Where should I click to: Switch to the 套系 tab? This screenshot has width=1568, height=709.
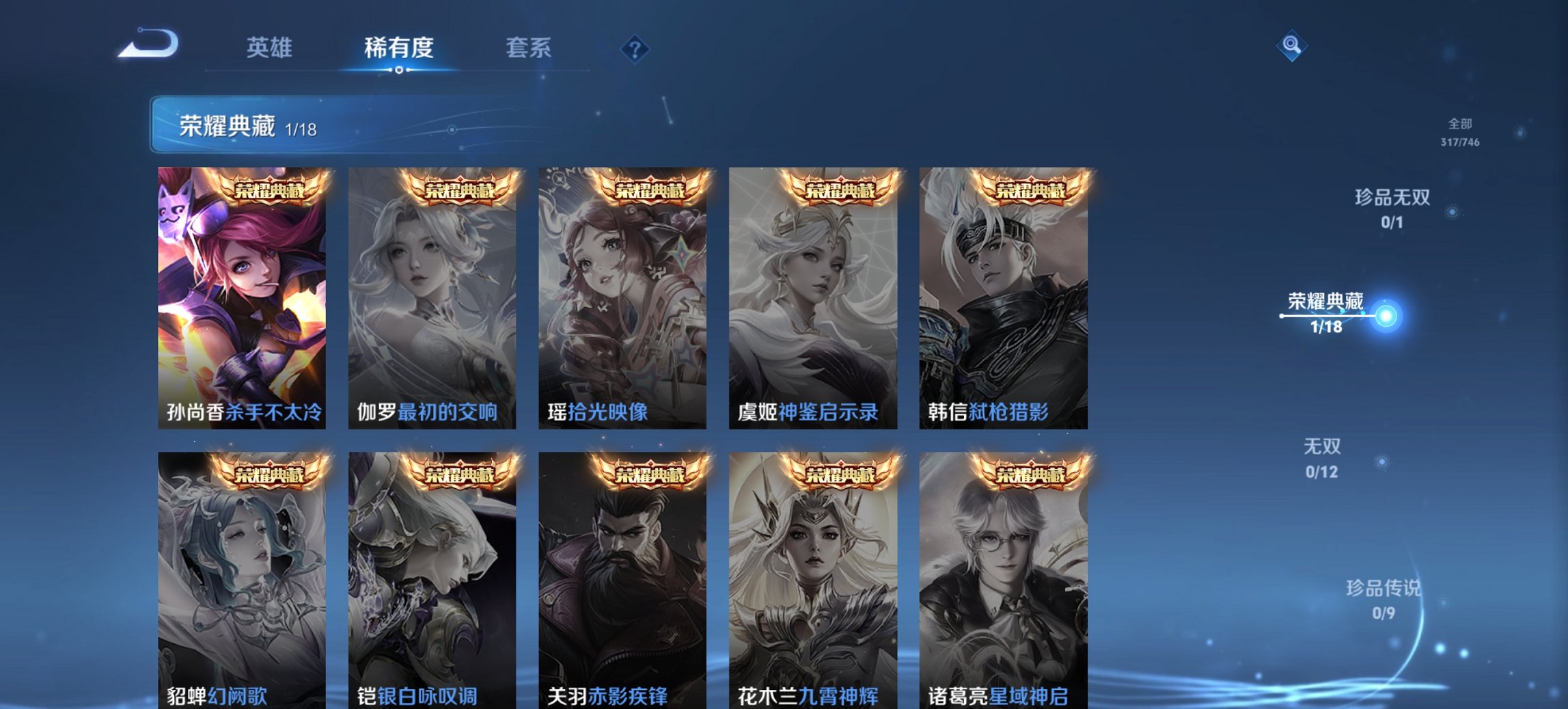pyautogui.click(x=529, y=48)
